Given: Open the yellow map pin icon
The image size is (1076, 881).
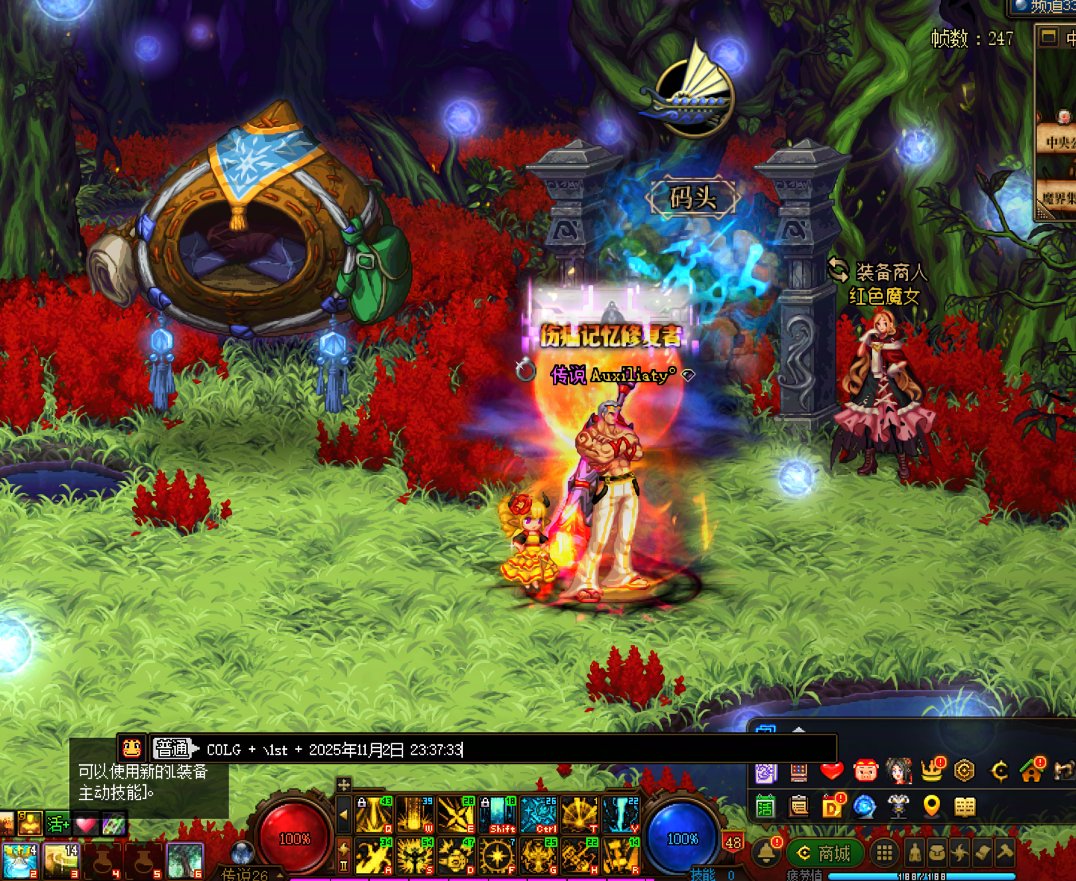Looking at the screenshot, I should [x=932, y=806].
